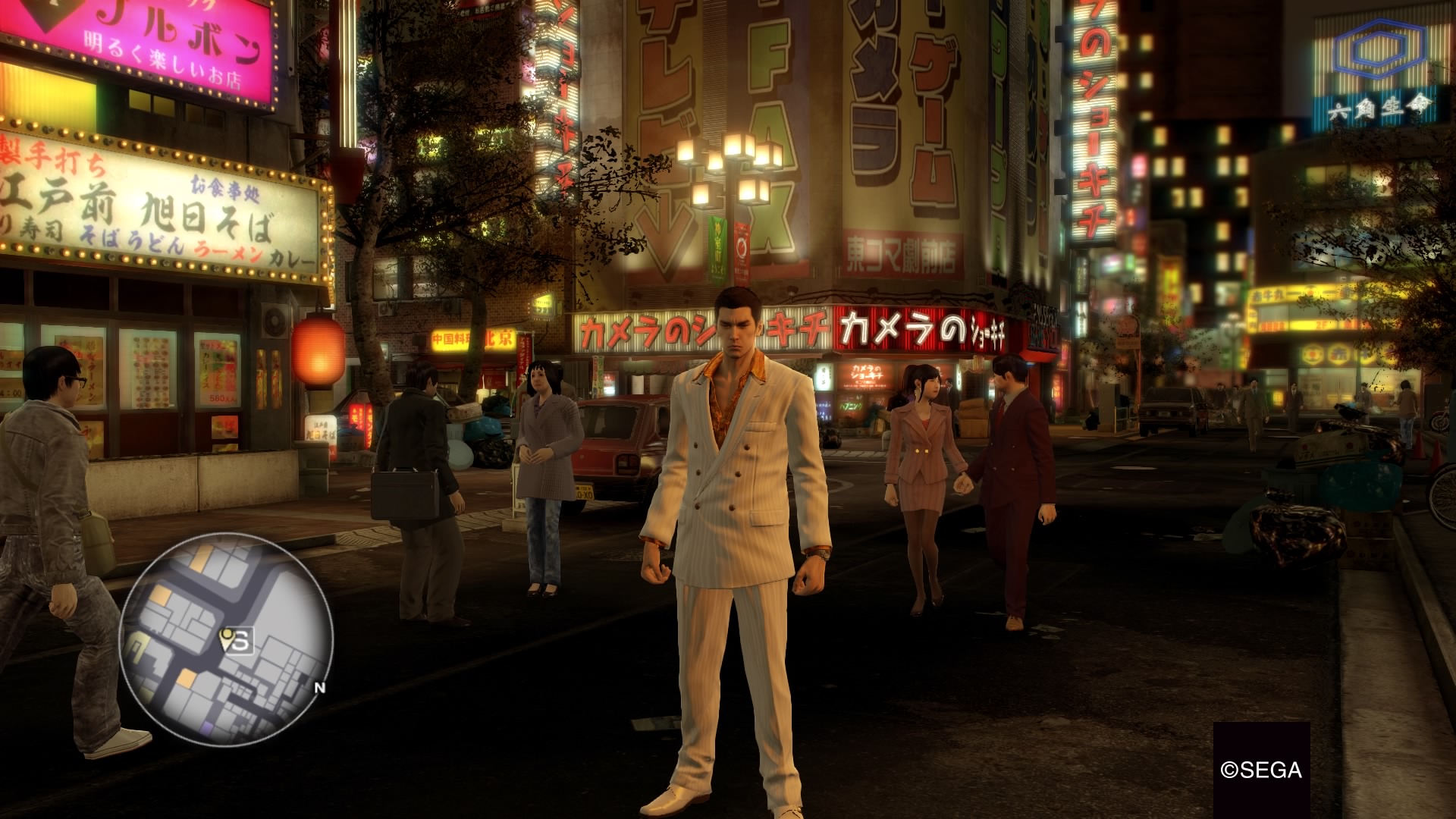The height and width of the screenshot is (819, 1456).
Task: Click the N compass indicator on minimap
Action: click(319, 688)
